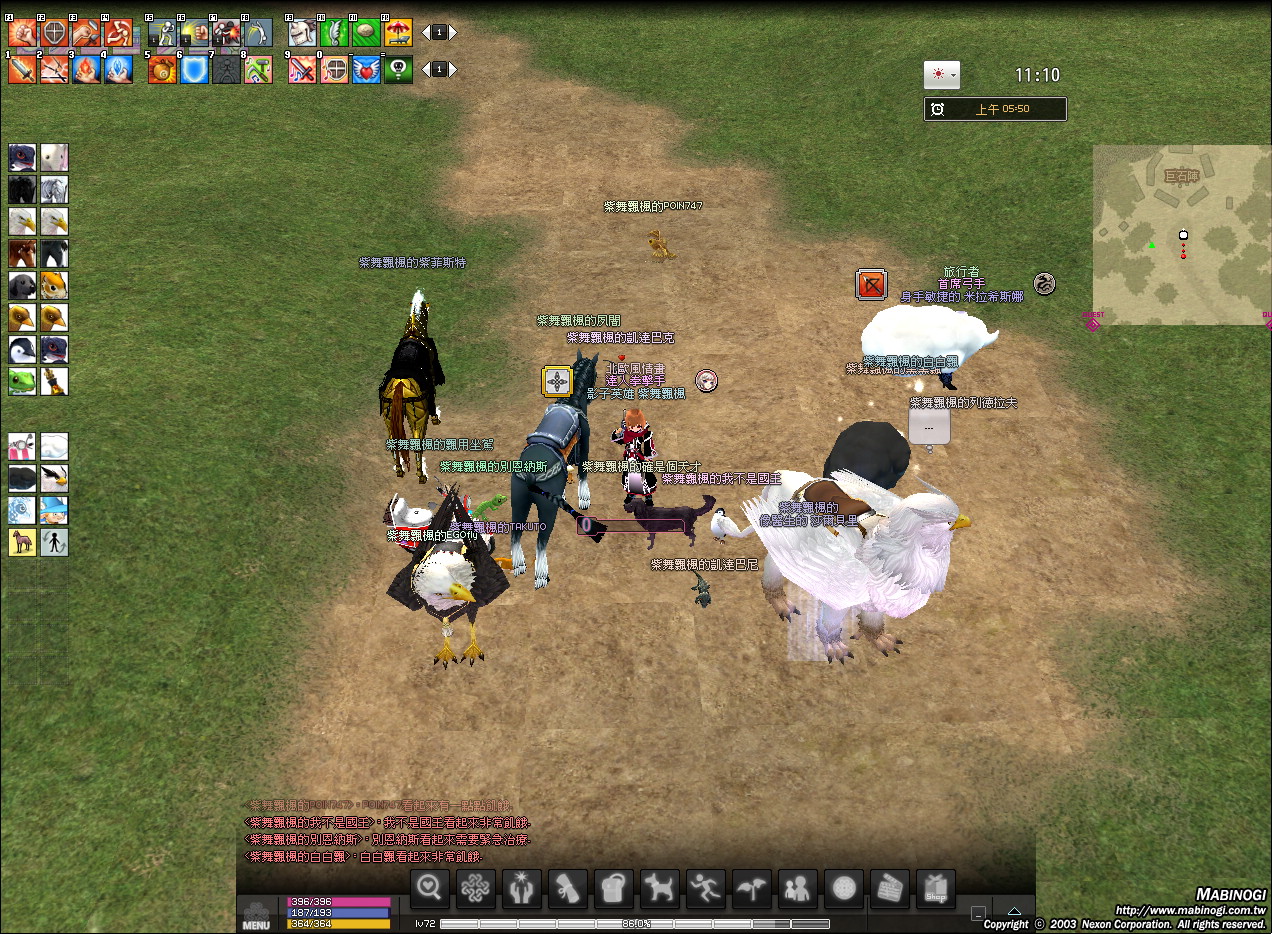
Task: Open the backpack inventory button
Action: pos(614,889)
